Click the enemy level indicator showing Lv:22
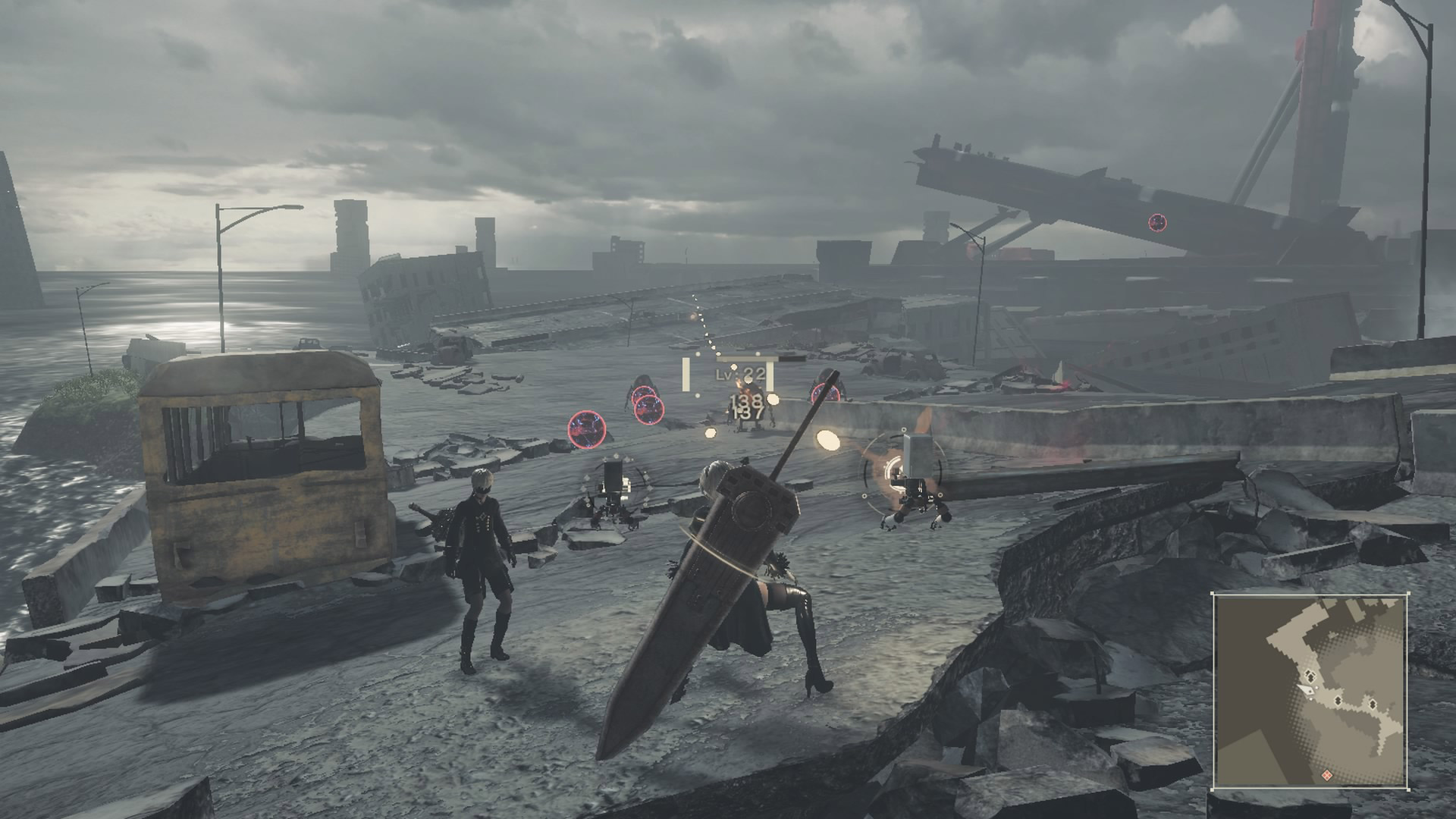The width and height of the screenshot is (1456, 819). point(740,375)
